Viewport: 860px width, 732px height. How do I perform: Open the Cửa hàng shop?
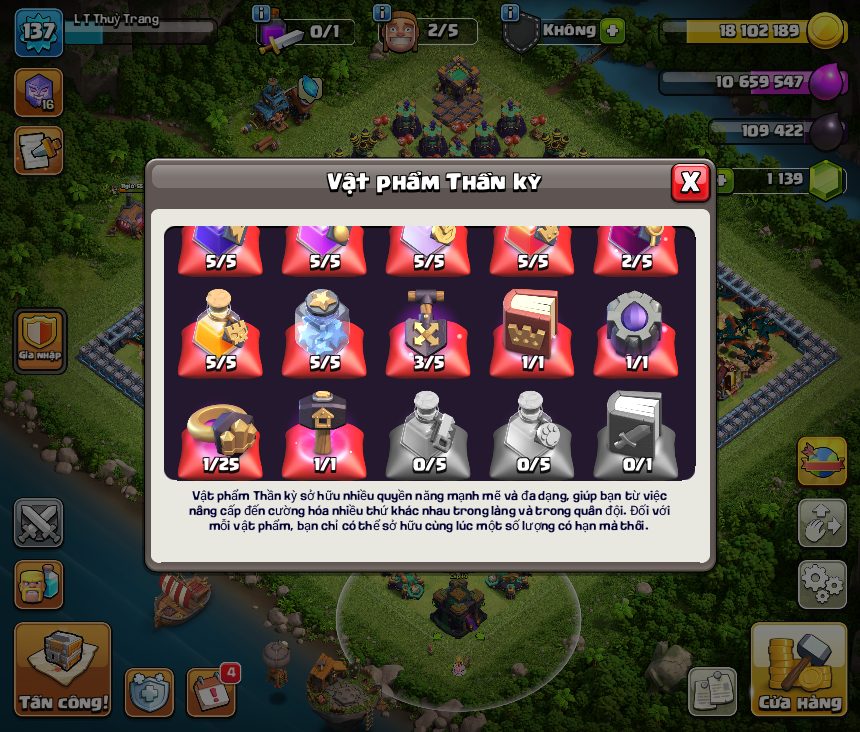[799, 670]
